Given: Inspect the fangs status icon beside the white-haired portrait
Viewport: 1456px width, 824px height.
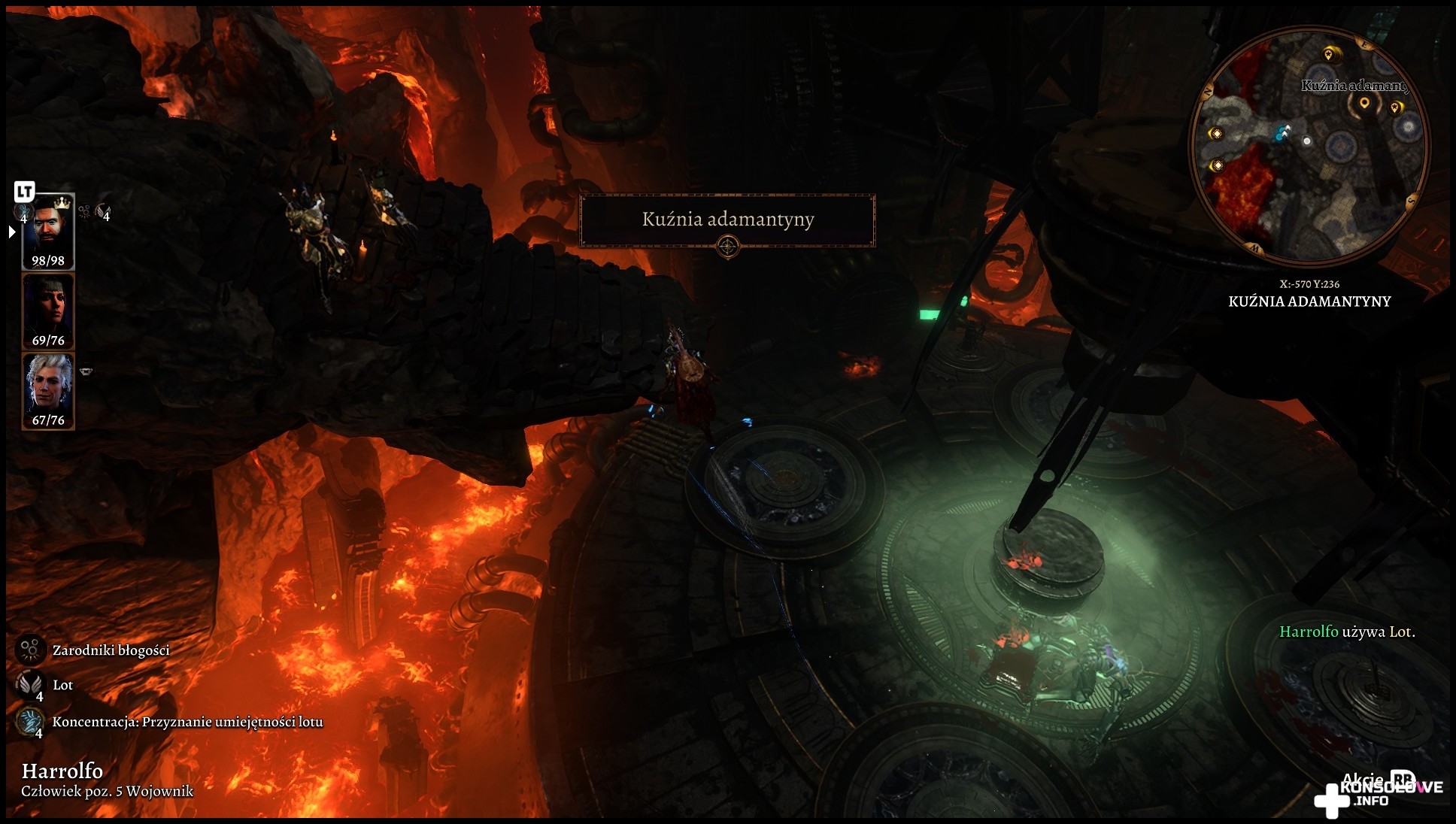Looking at the screenshot, I should coord(86,371).
